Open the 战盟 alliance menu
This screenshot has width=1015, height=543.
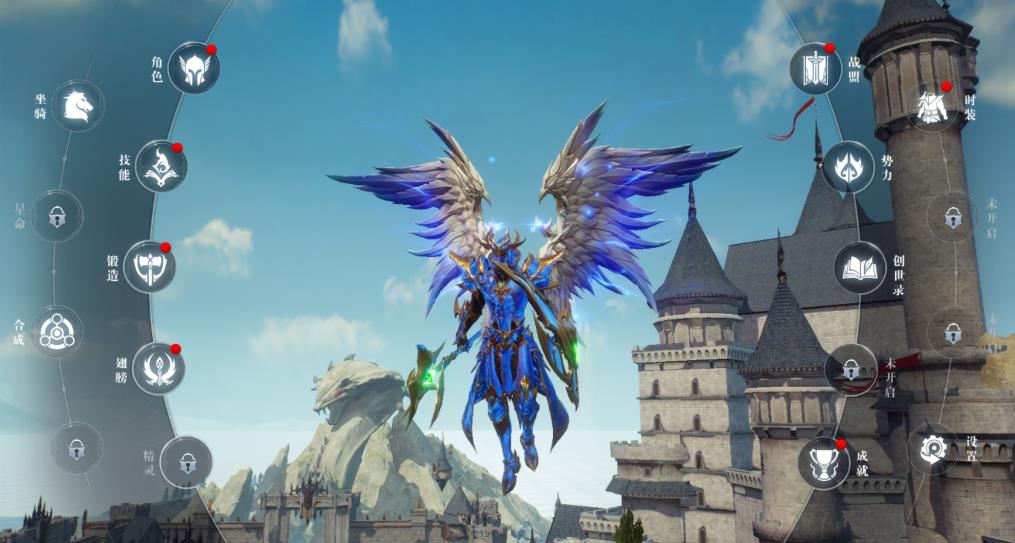(815, 68)
